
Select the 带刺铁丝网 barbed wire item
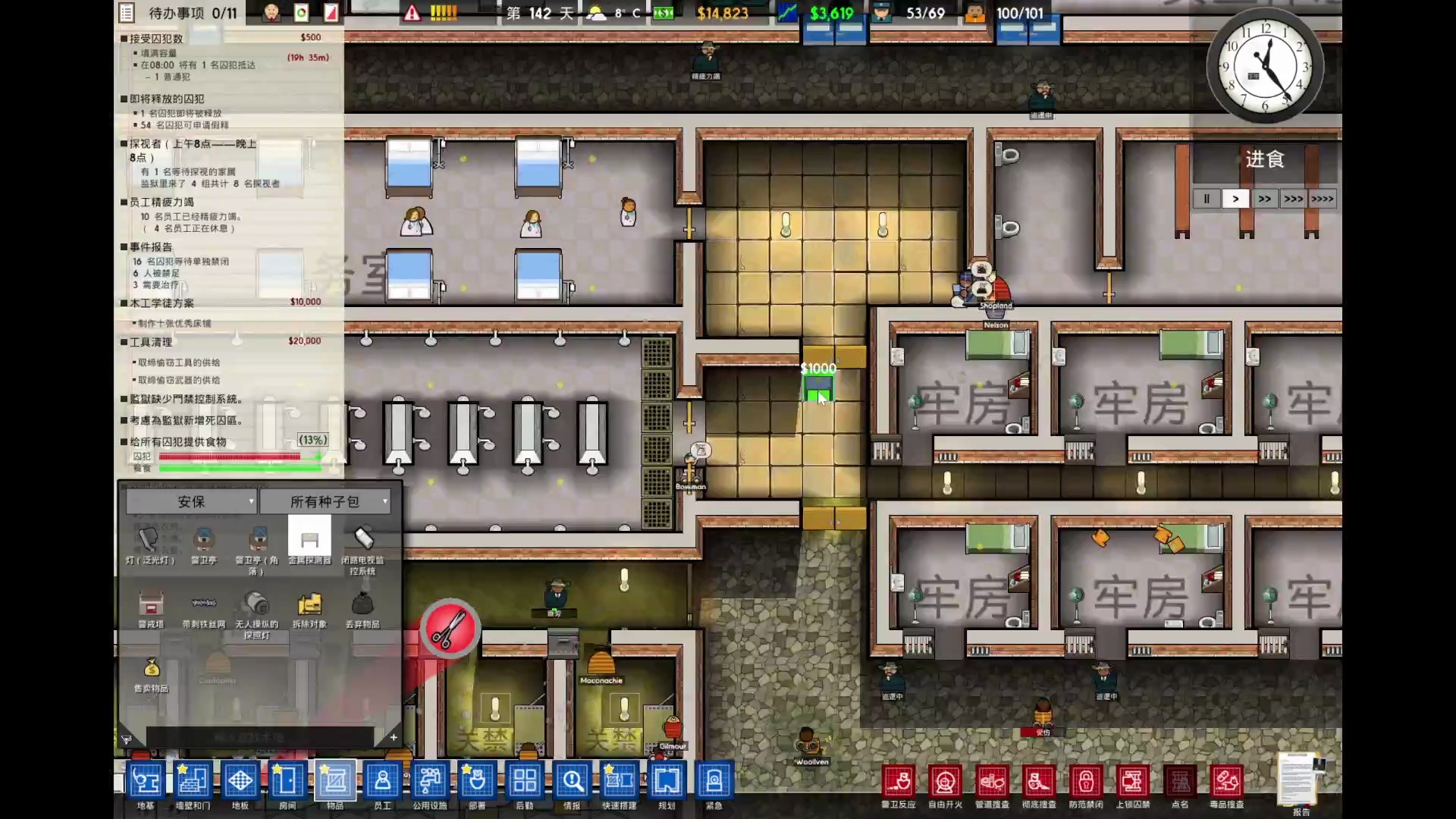(203, 606)
